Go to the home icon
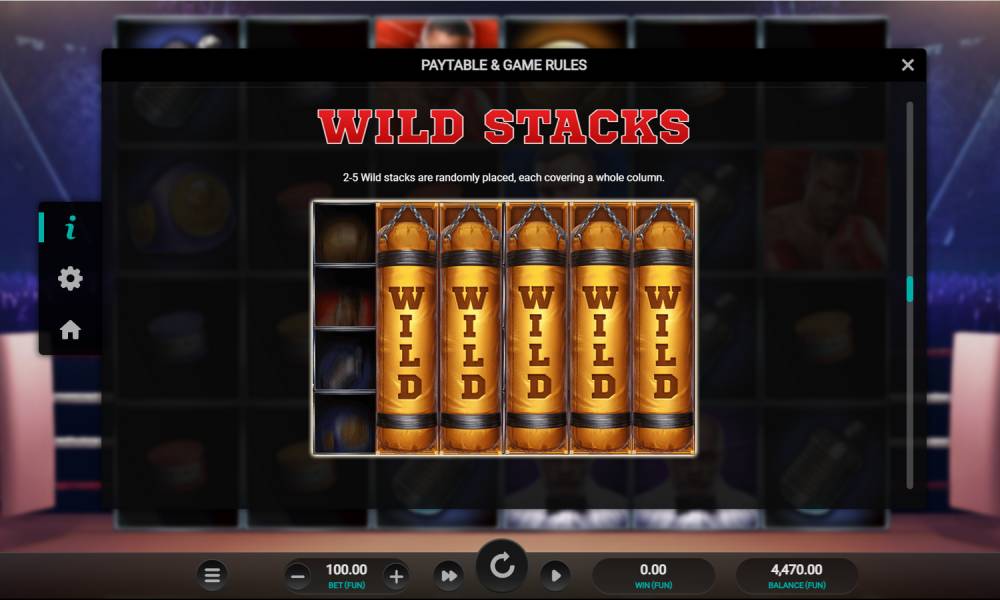Image resolution: width=1000 pixels, height=600 pixels. (70, 330)
